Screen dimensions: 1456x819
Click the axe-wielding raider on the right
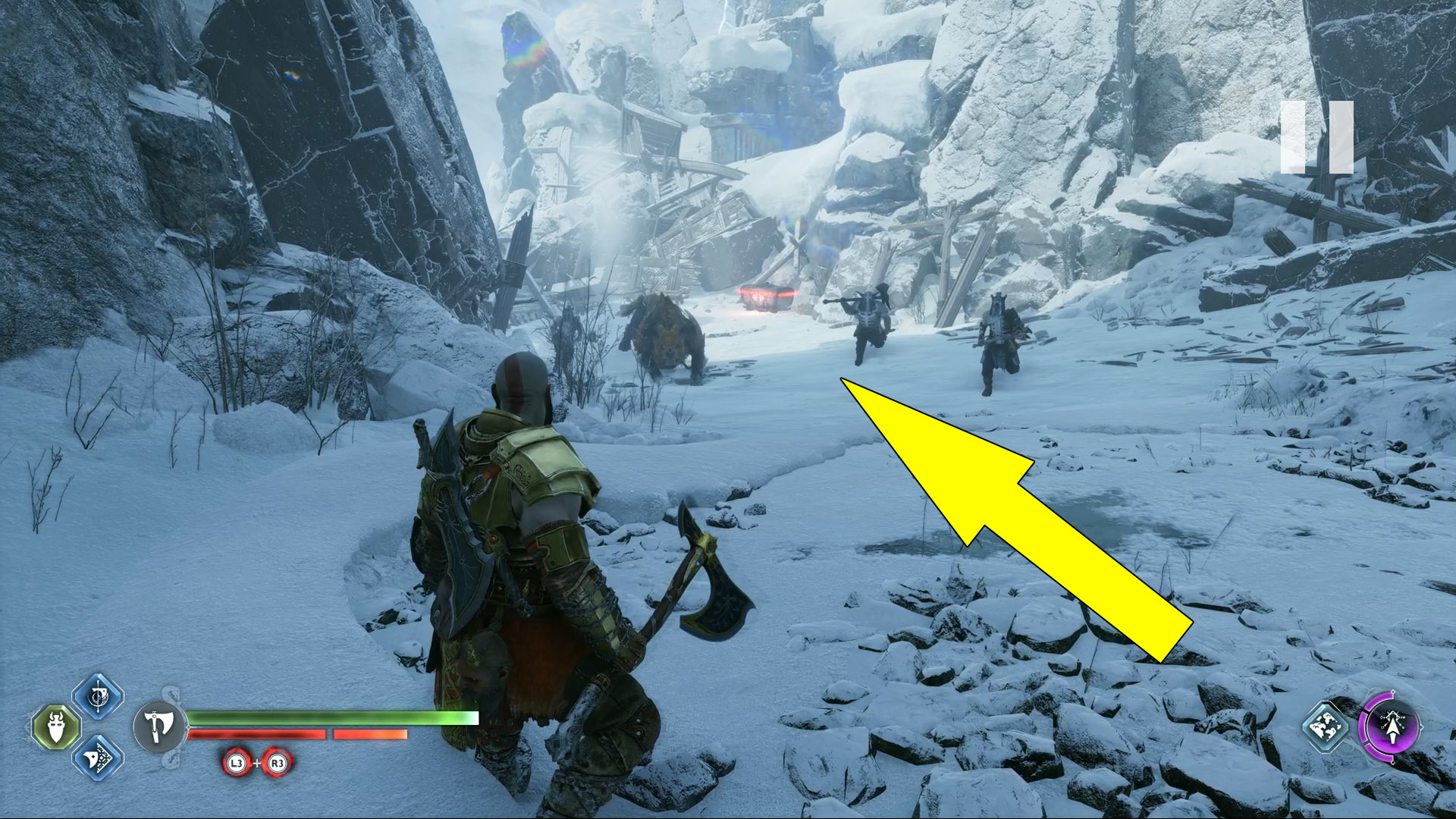coord(1001,337)
